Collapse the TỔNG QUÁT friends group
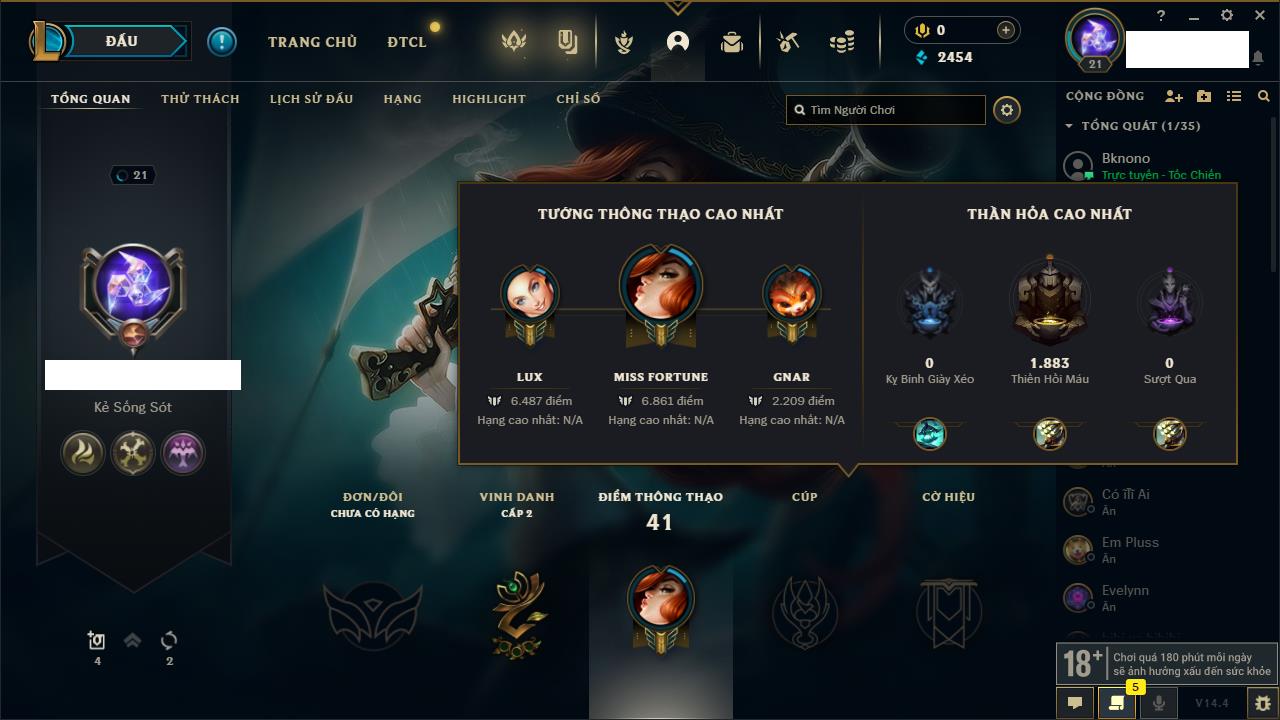The width and height of the screenshot is (1280, 720). coord(1069,126)
